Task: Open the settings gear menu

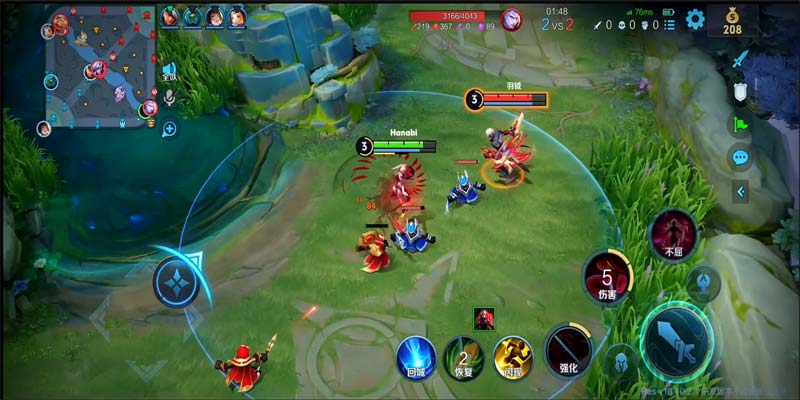Action: [695, 19]
